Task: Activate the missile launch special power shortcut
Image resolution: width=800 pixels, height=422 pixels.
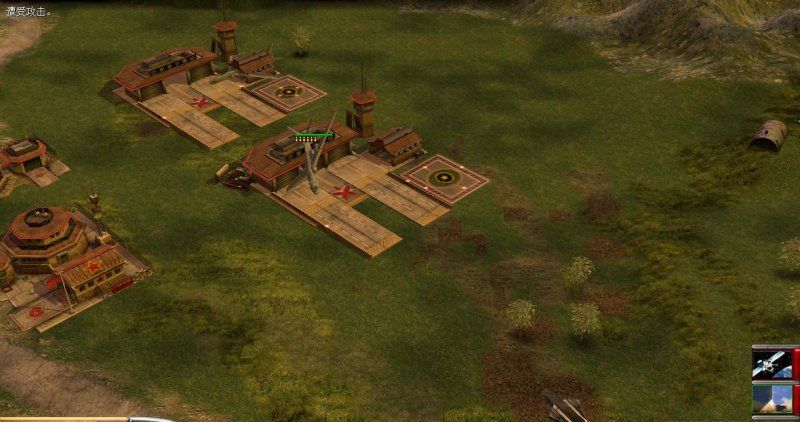Action: [x=773, y=398]
